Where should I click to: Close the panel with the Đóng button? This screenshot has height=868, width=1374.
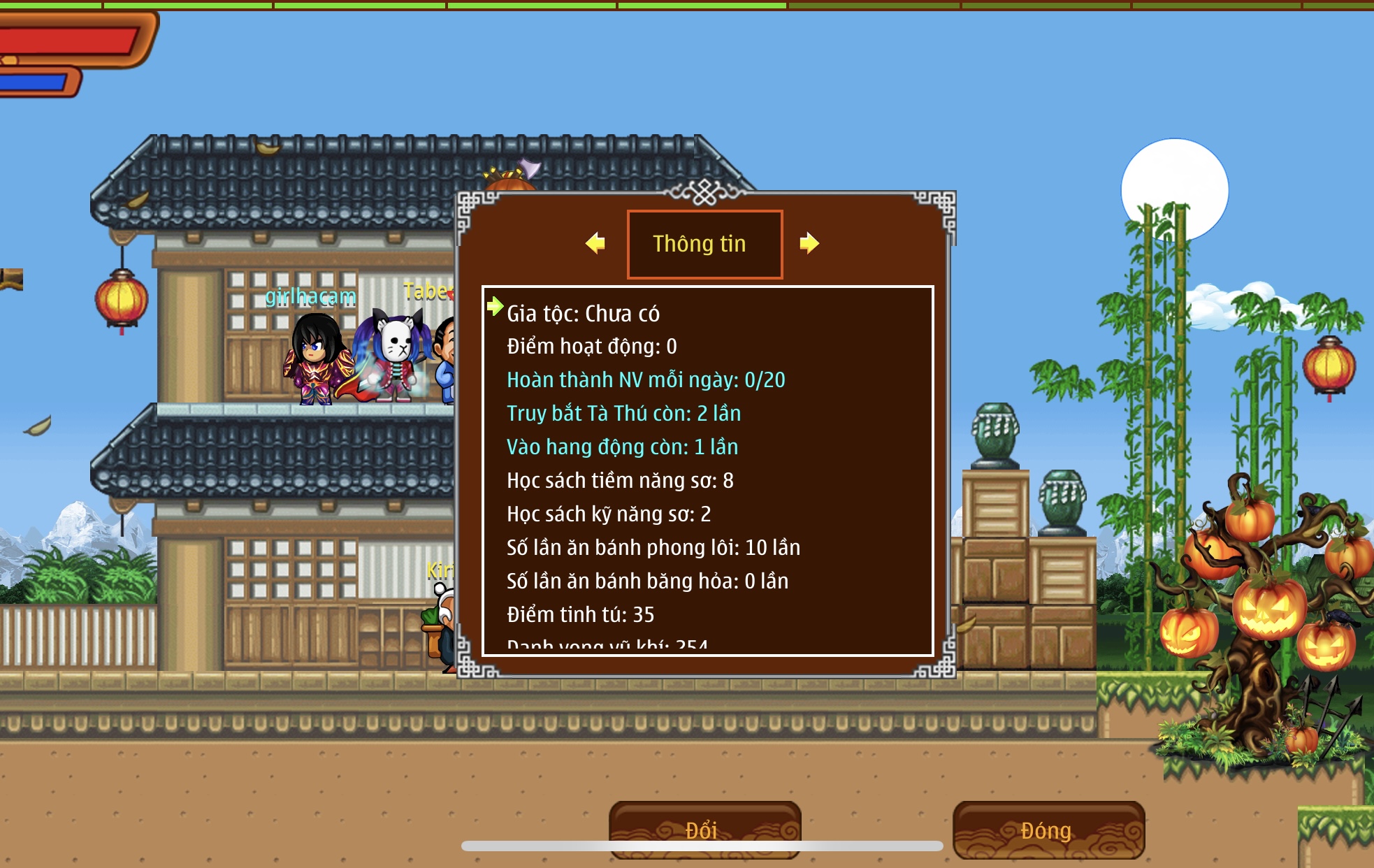pos(1048,830)
